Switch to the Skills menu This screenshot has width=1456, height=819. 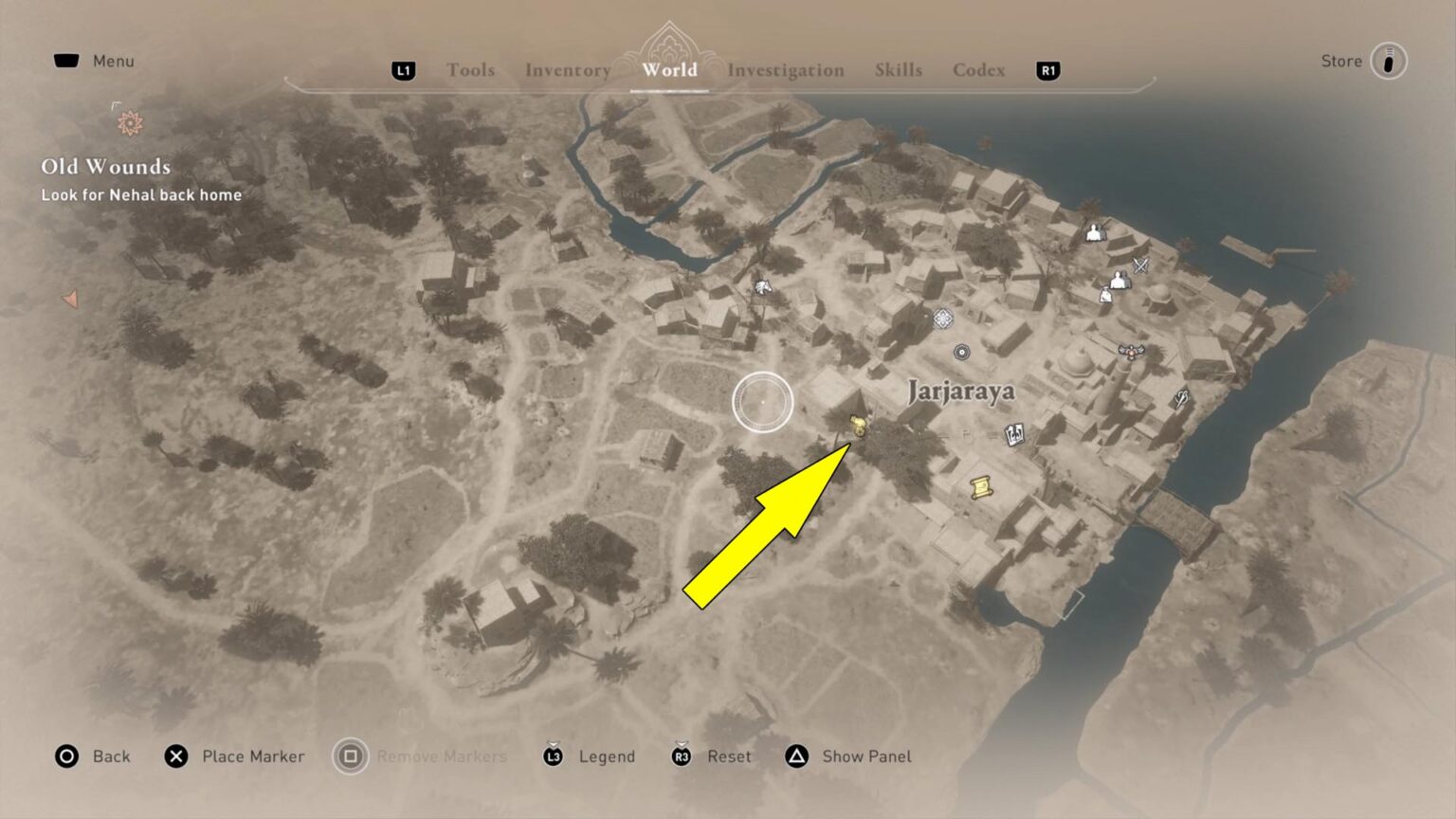click(x=898, y=68)
